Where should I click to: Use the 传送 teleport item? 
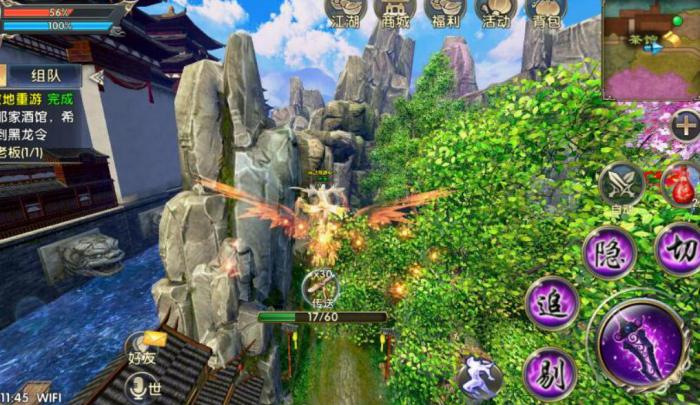point(322,289)
